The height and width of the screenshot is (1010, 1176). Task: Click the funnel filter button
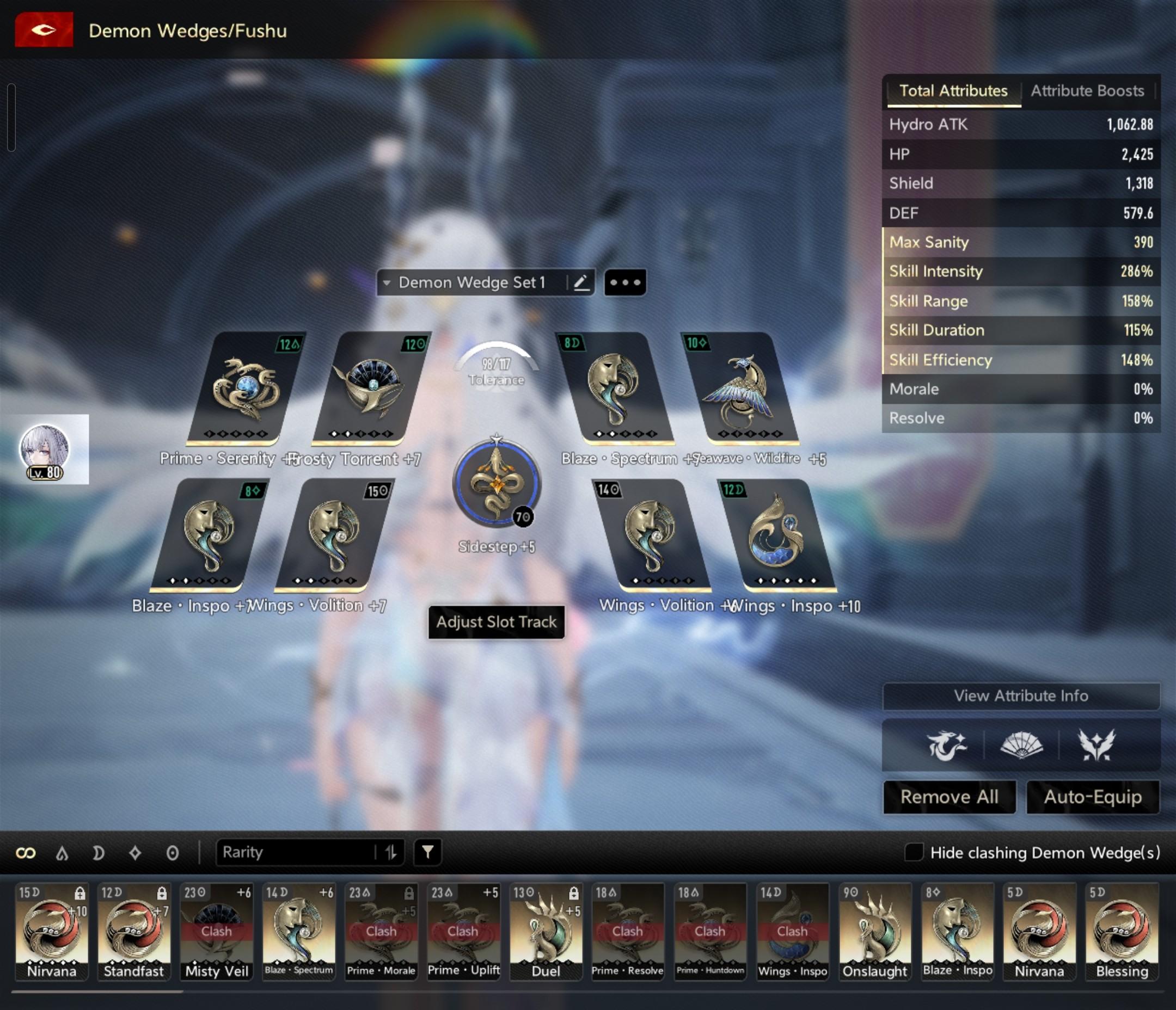[x=427, y=852]
